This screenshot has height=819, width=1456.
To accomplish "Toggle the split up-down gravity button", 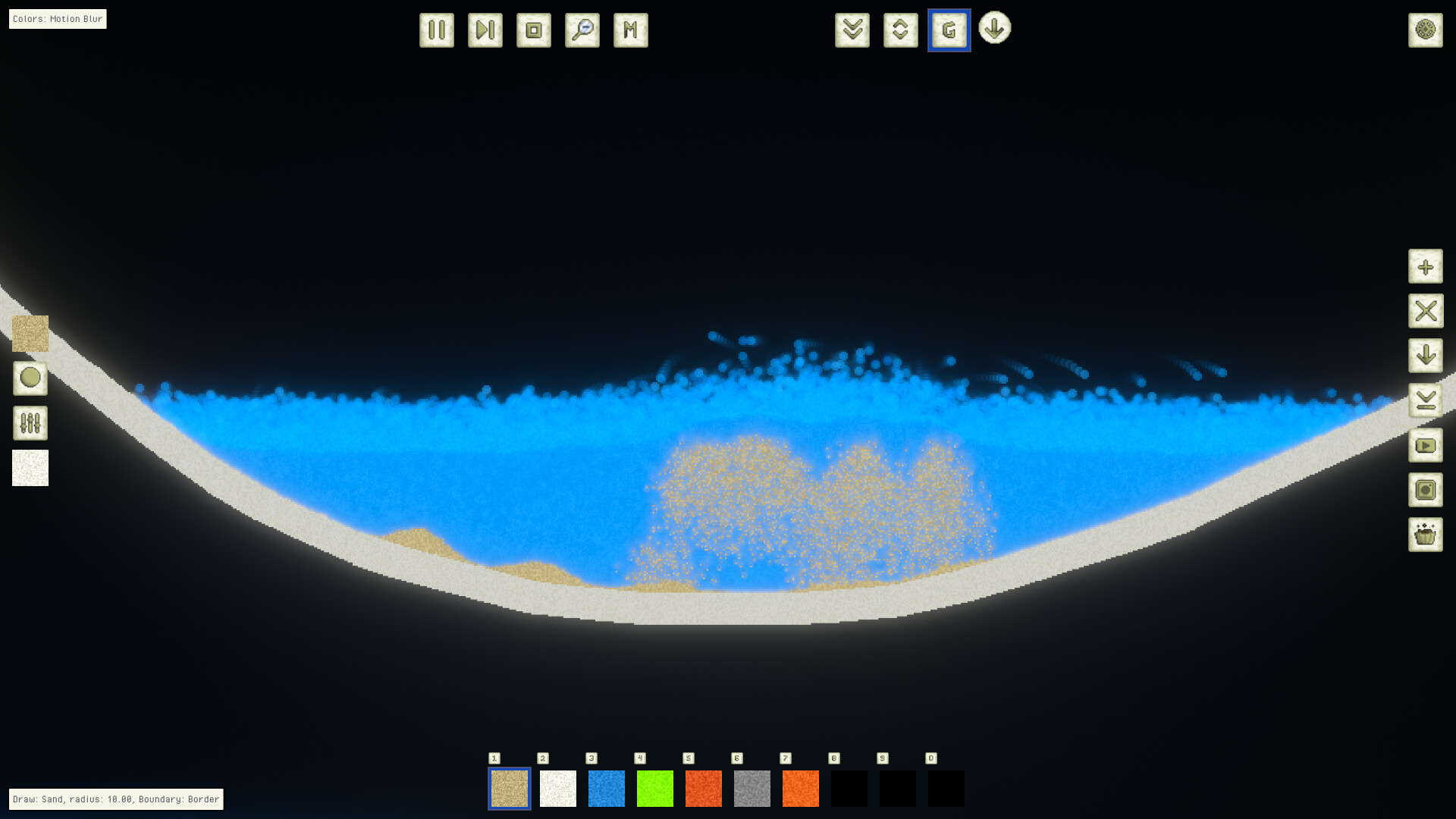I will 900,30.
